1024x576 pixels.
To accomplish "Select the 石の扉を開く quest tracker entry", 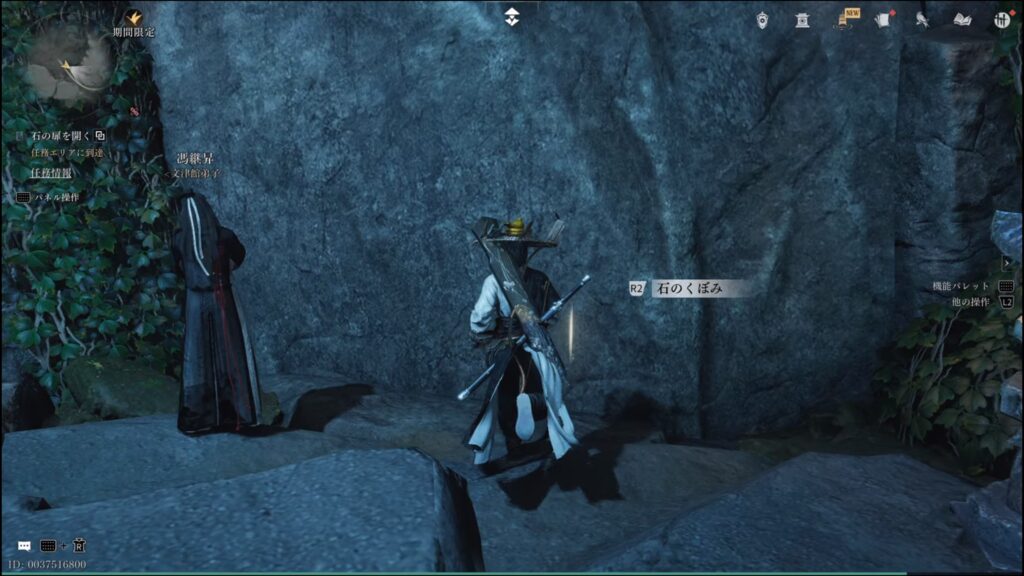I will (x=60, y=135).
